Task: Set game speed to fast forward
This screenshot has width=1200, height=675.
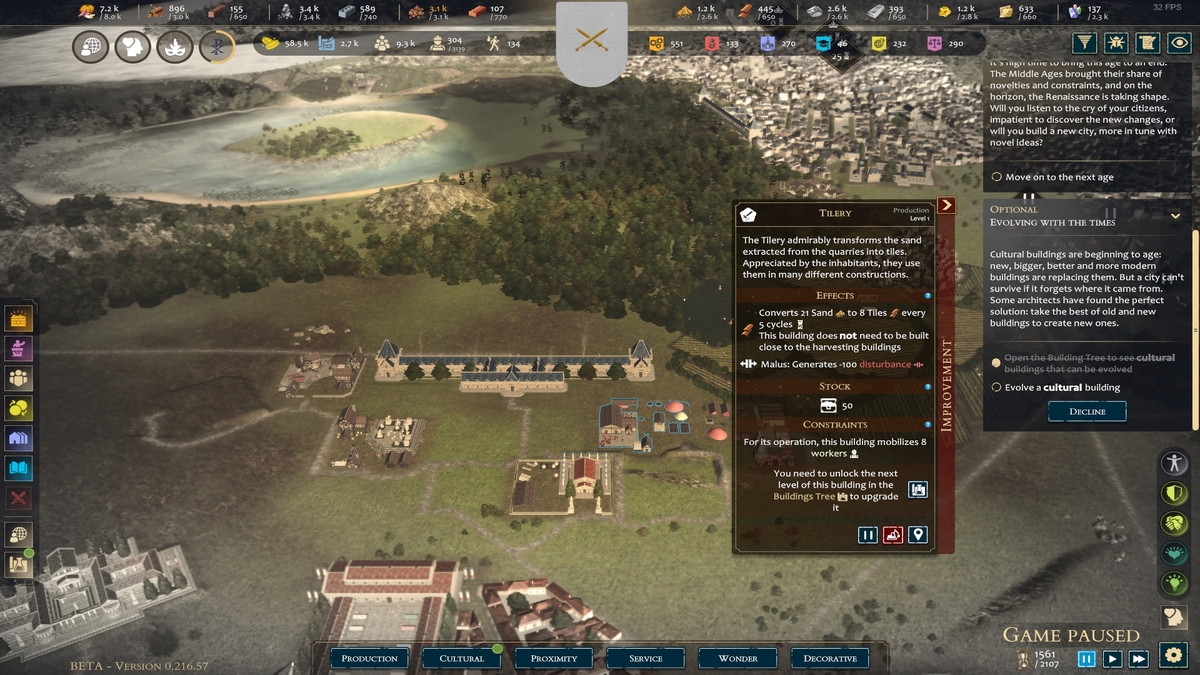Action: point(1138,659)
